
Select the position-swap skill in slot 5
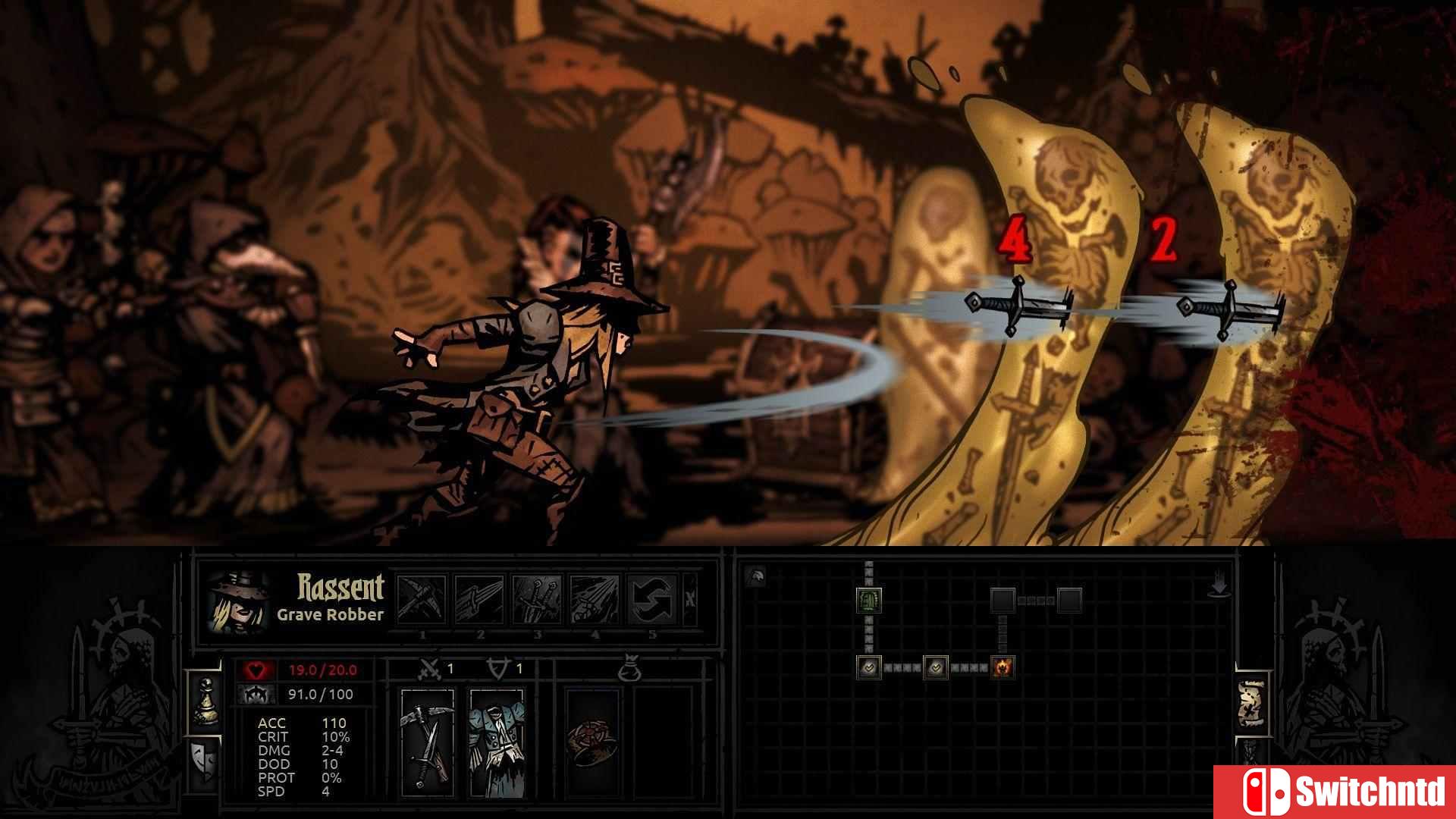(x=651, y=598)
